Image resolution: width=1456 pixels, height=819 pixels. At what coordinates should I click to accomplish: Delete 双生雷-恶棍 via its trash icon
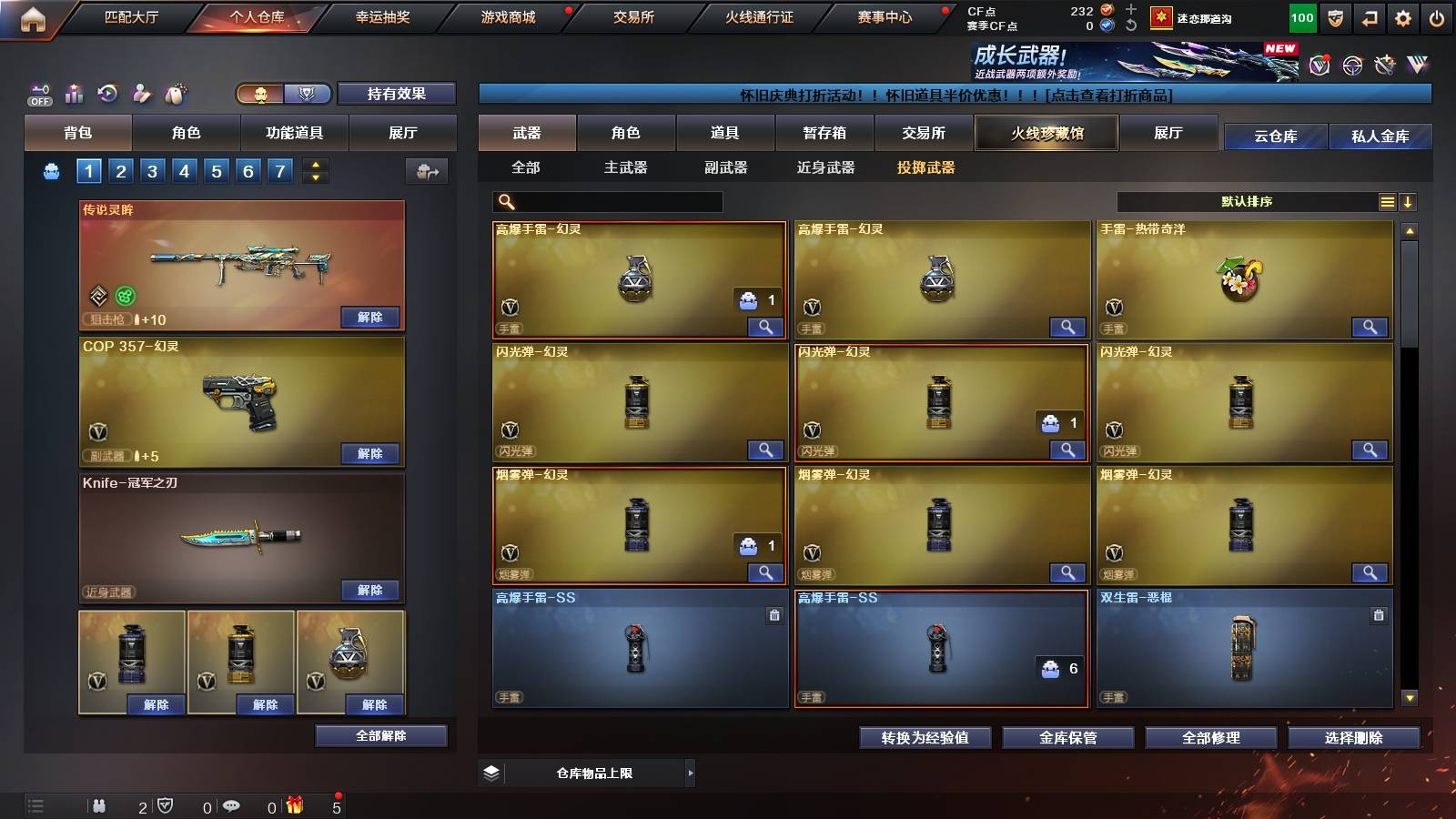coord(1378,615)
